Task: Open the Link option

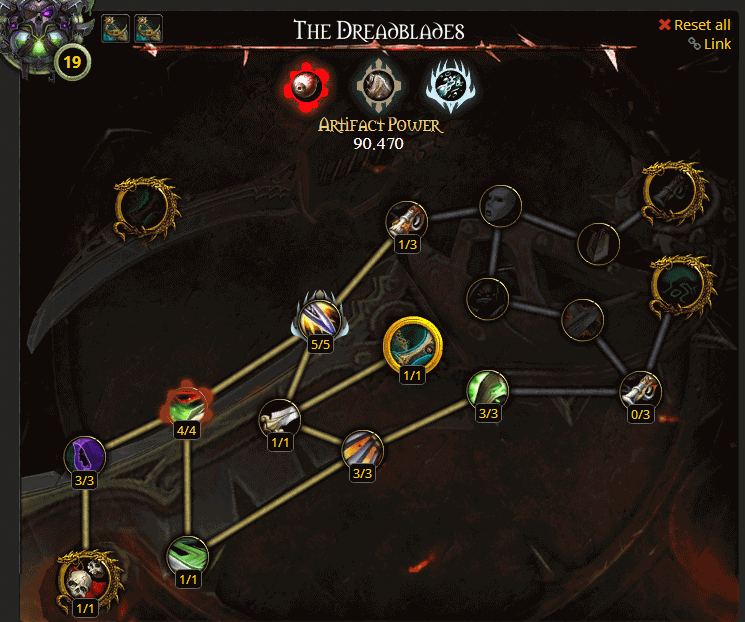Action: tap(710, 44)
